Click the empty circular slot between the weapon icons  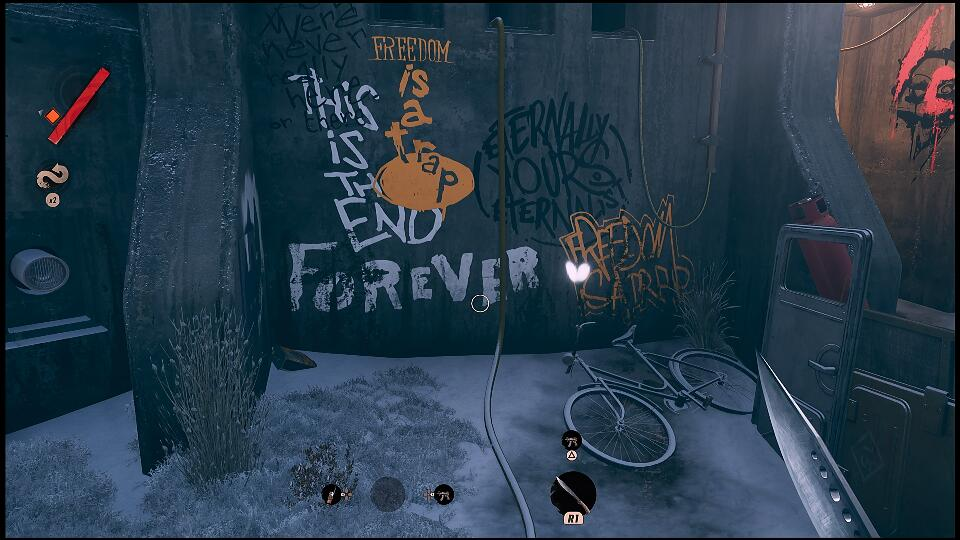tap(388, 493)
